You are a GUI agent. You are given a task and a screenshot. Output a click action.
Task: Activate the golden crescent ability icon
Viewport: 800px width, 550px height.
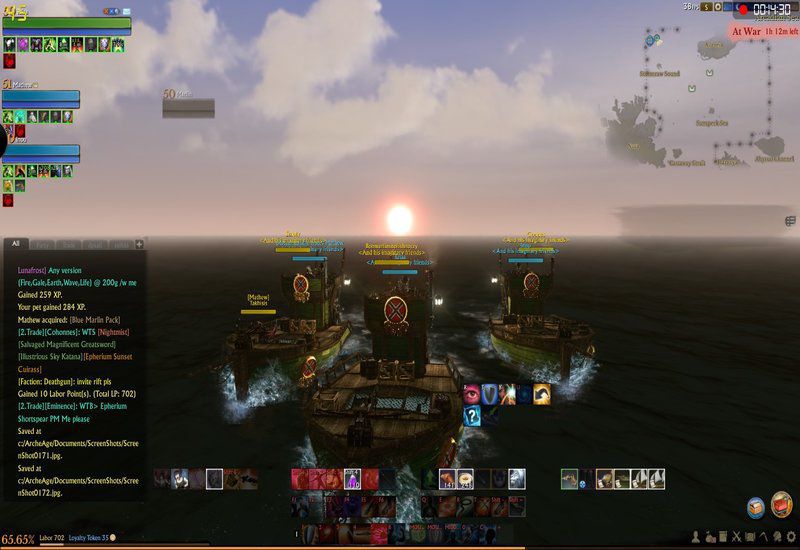click(542, 394)
